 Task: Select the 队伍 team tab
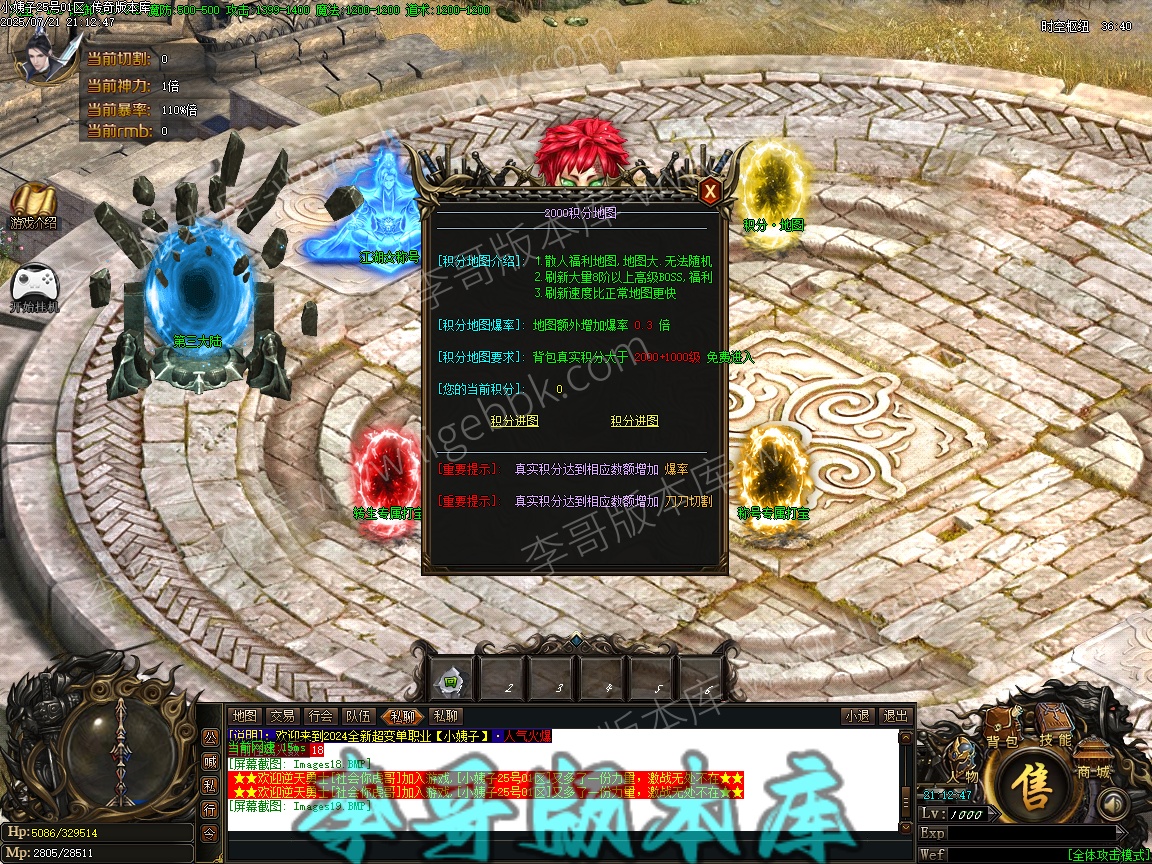click(x=359, y=716)
